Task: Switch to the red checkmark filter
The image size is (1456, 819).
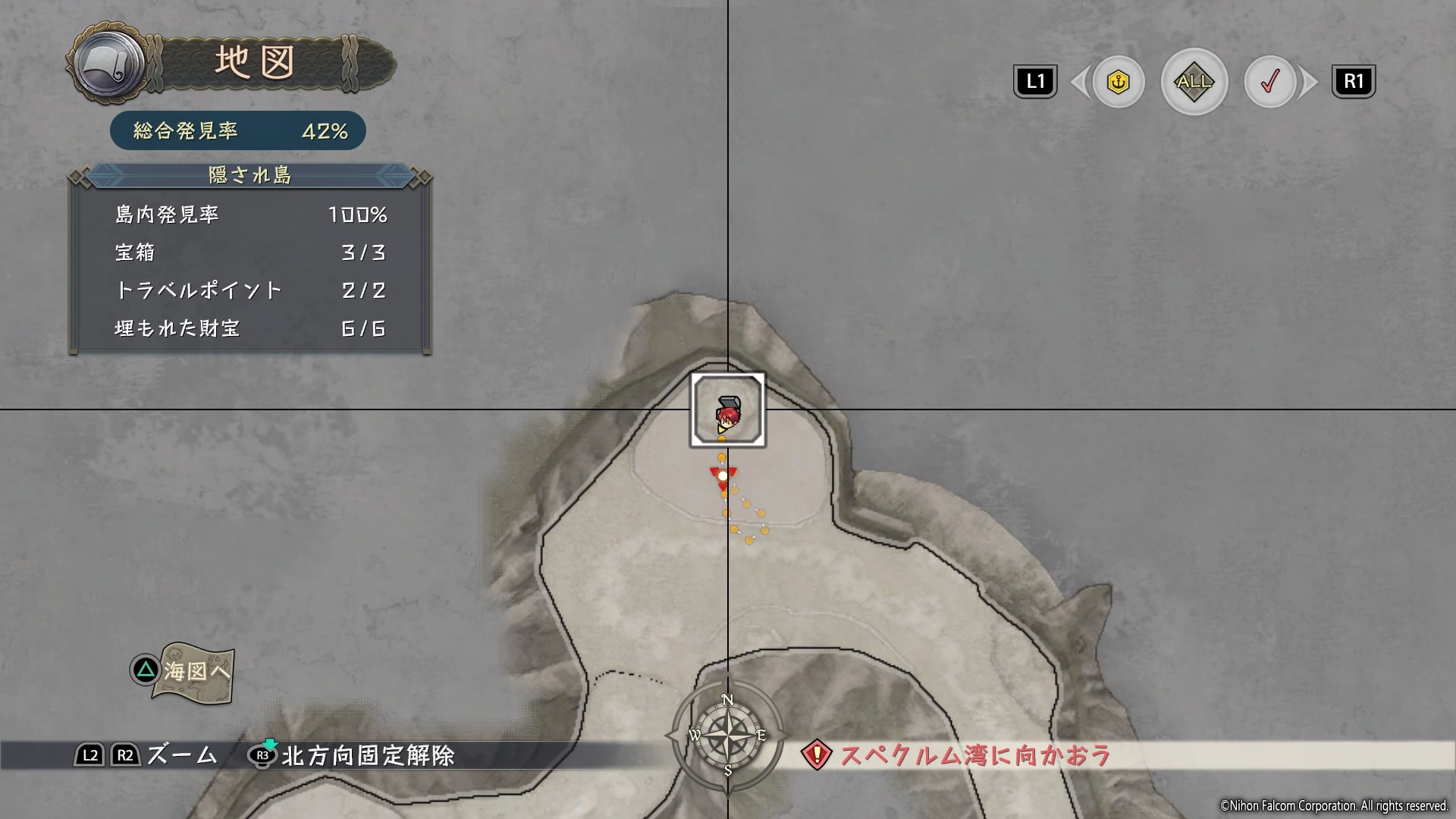Action: coord(1269,82)
